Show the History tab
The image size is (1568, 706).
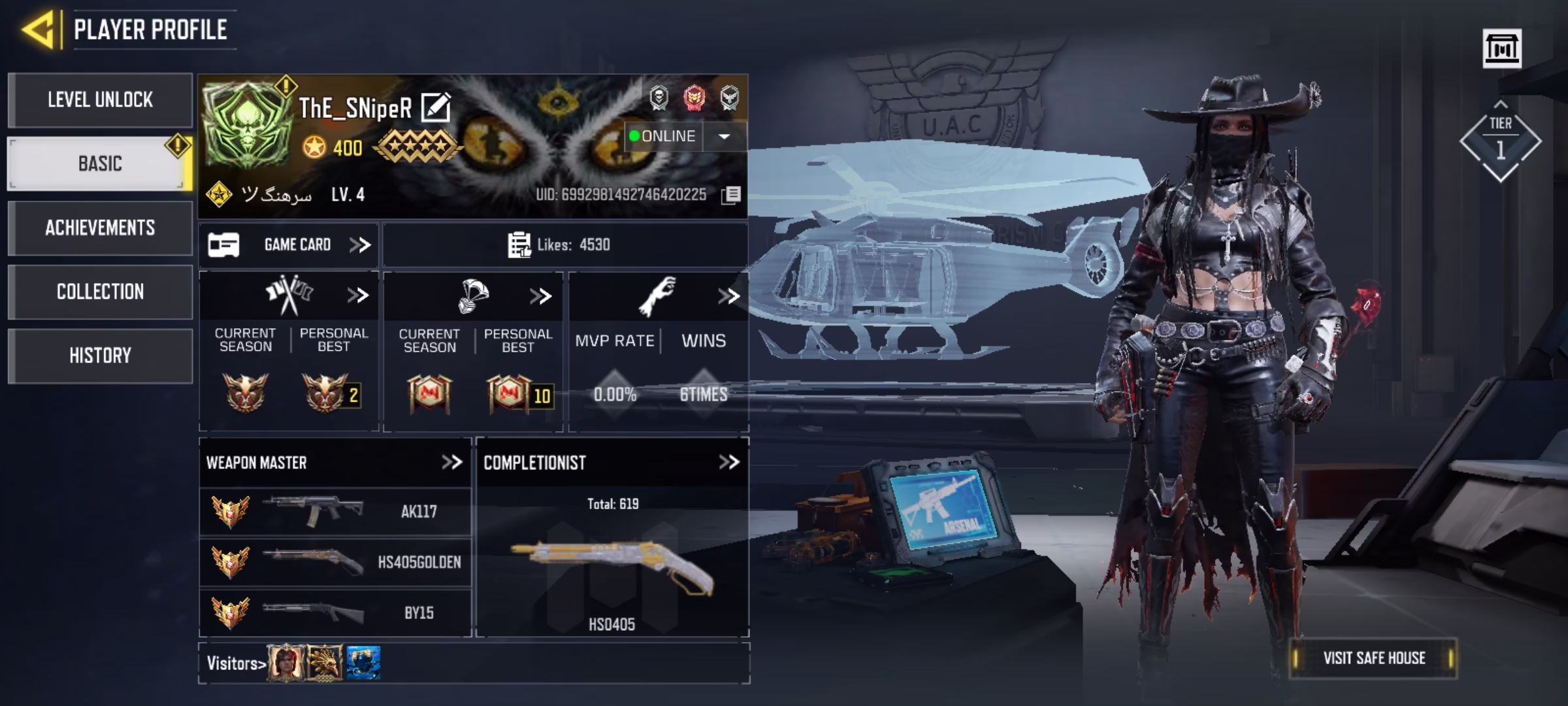[x=100, y=356]
